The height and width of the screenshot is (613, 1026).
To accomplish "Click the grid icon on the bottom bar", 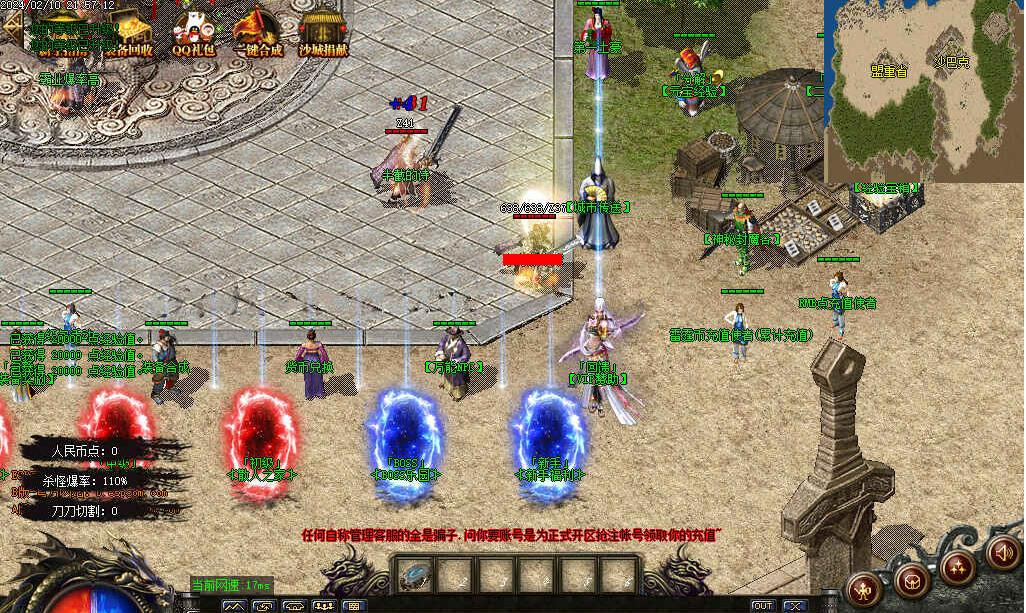I will coord(354,606).
